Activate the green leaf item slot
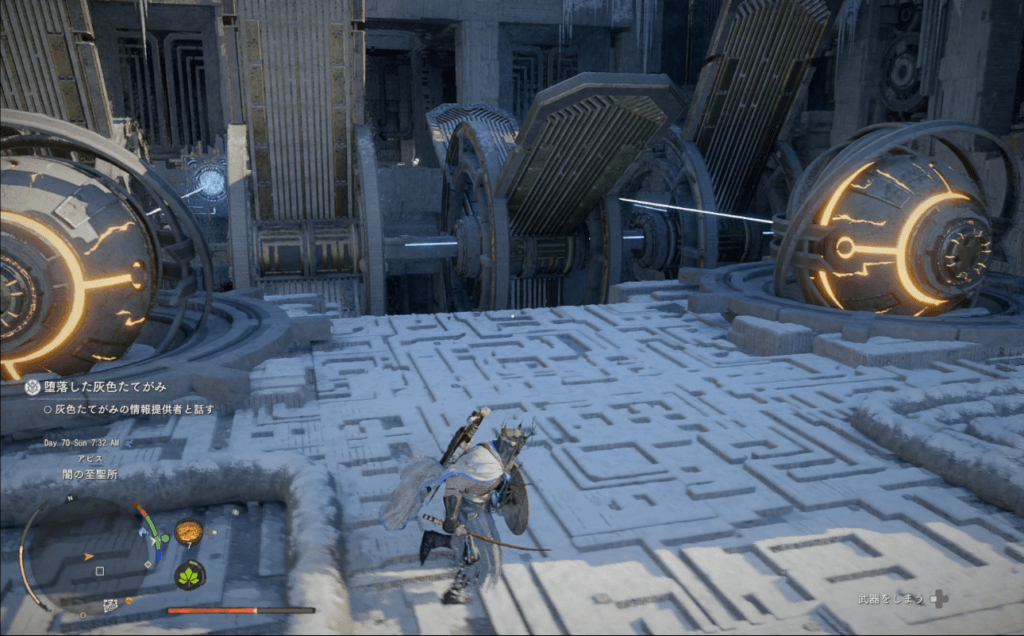 [190, 575]
